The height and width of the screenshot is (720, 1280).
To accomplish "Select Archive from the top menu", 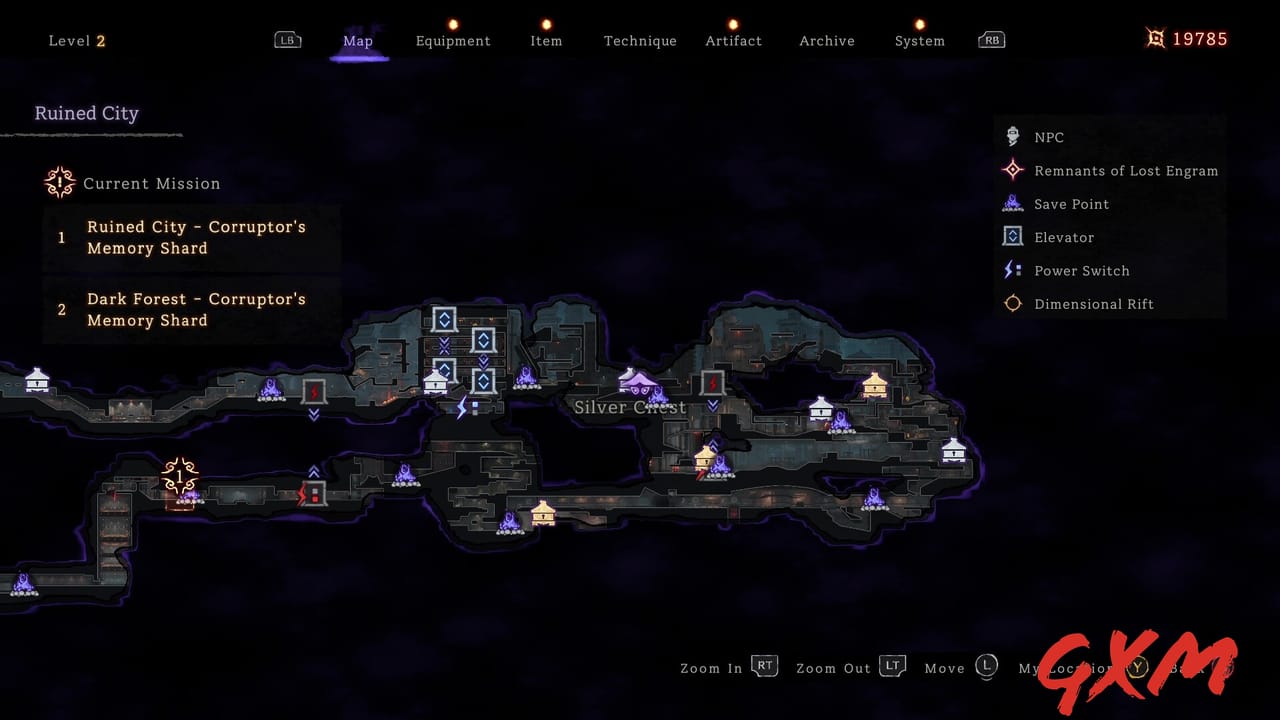I will (826, 41).
